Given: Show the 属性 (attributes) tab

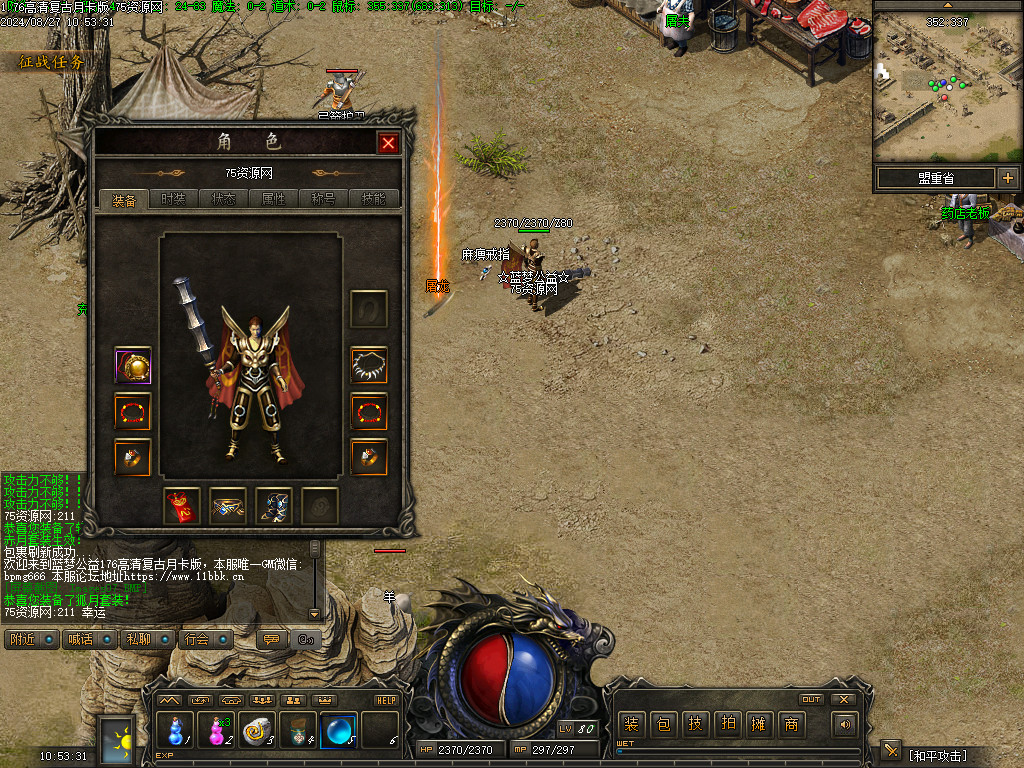Looking at the screenshot, I should [274, 199].
